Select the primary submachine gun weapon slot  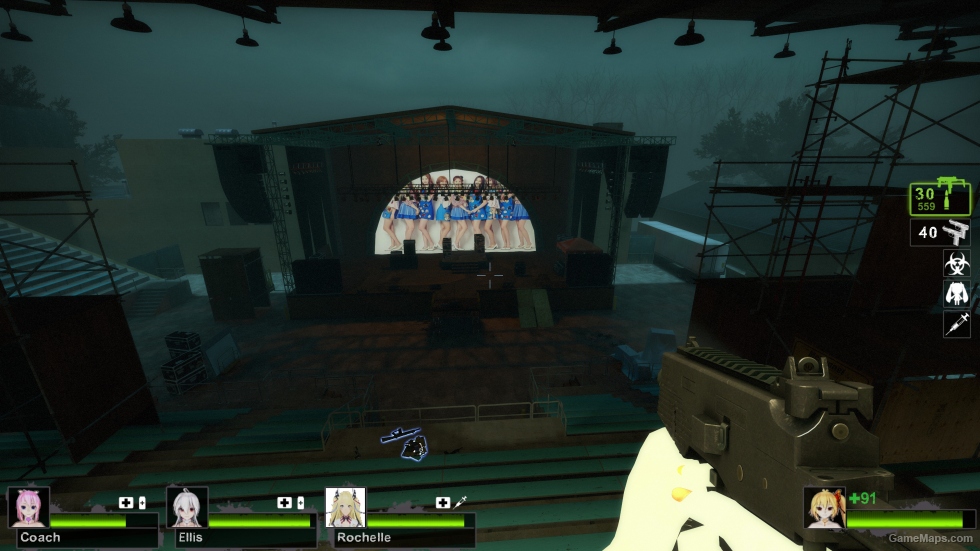tap(940, 197)
